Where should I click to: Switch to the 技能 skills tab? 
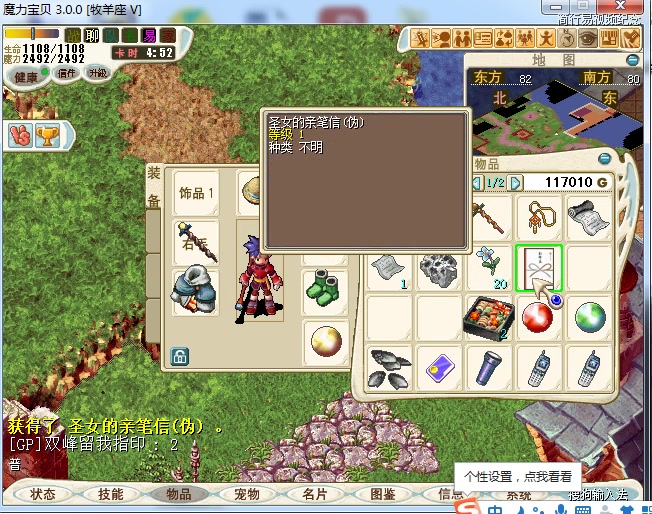(111, 494)
